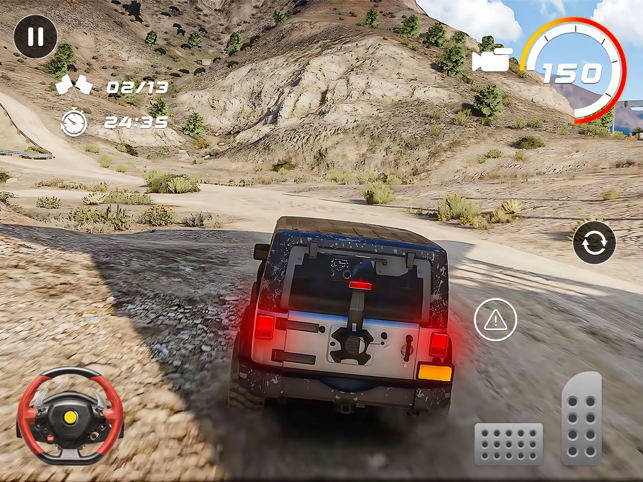The width and height of the screenshot is (643, 482).
Task: Pause the game with the pause button
Action: [35, 38]
